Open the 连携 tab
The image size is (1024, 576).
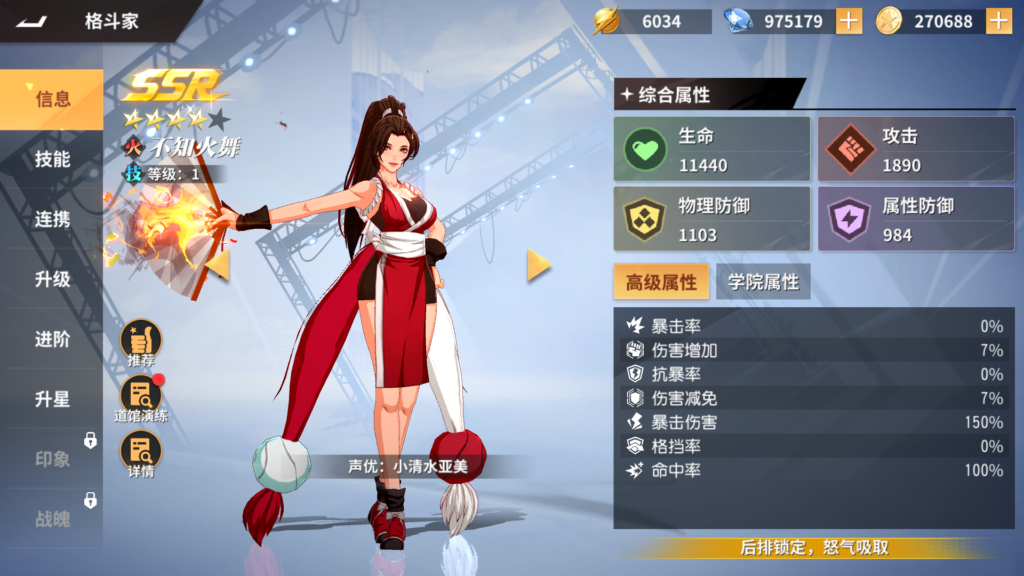point(52,219)
